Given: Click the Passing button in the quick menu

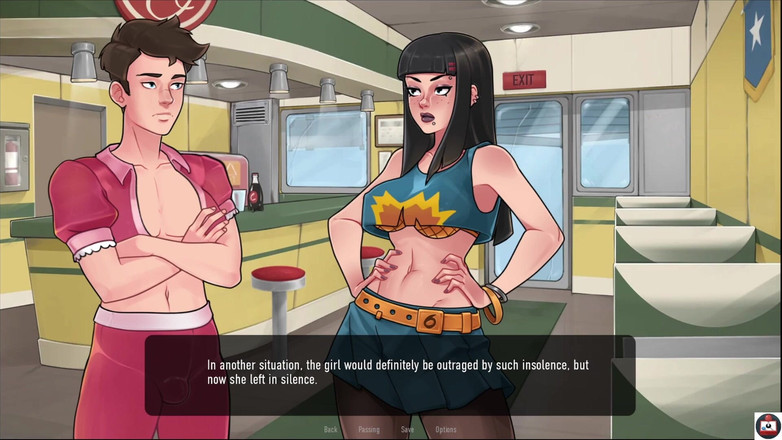Looking at the screenshot, I should click(x=369, y=430).
